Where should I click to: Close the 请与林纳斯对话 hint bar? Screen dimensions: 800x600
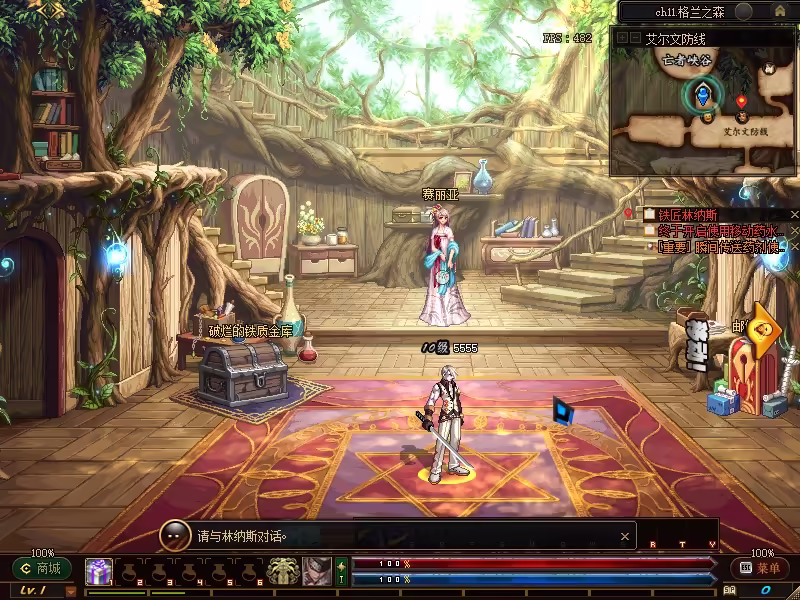[x=625, y=536]
